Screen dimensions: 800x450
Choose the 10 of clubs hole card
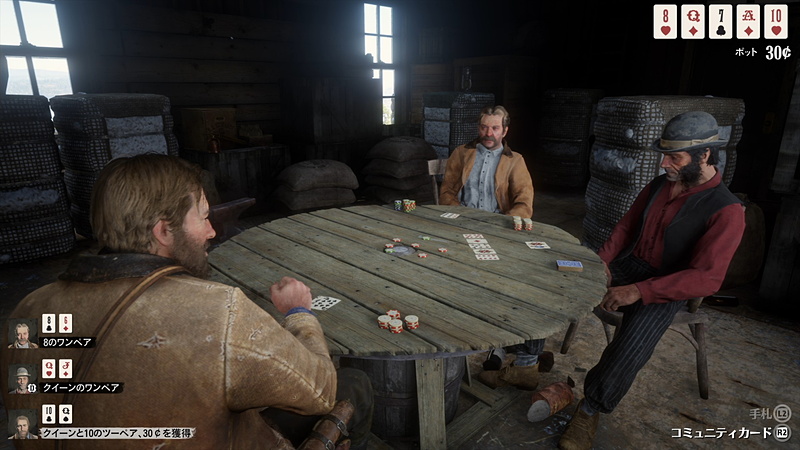pyautogui.click(x=48, y=414)
